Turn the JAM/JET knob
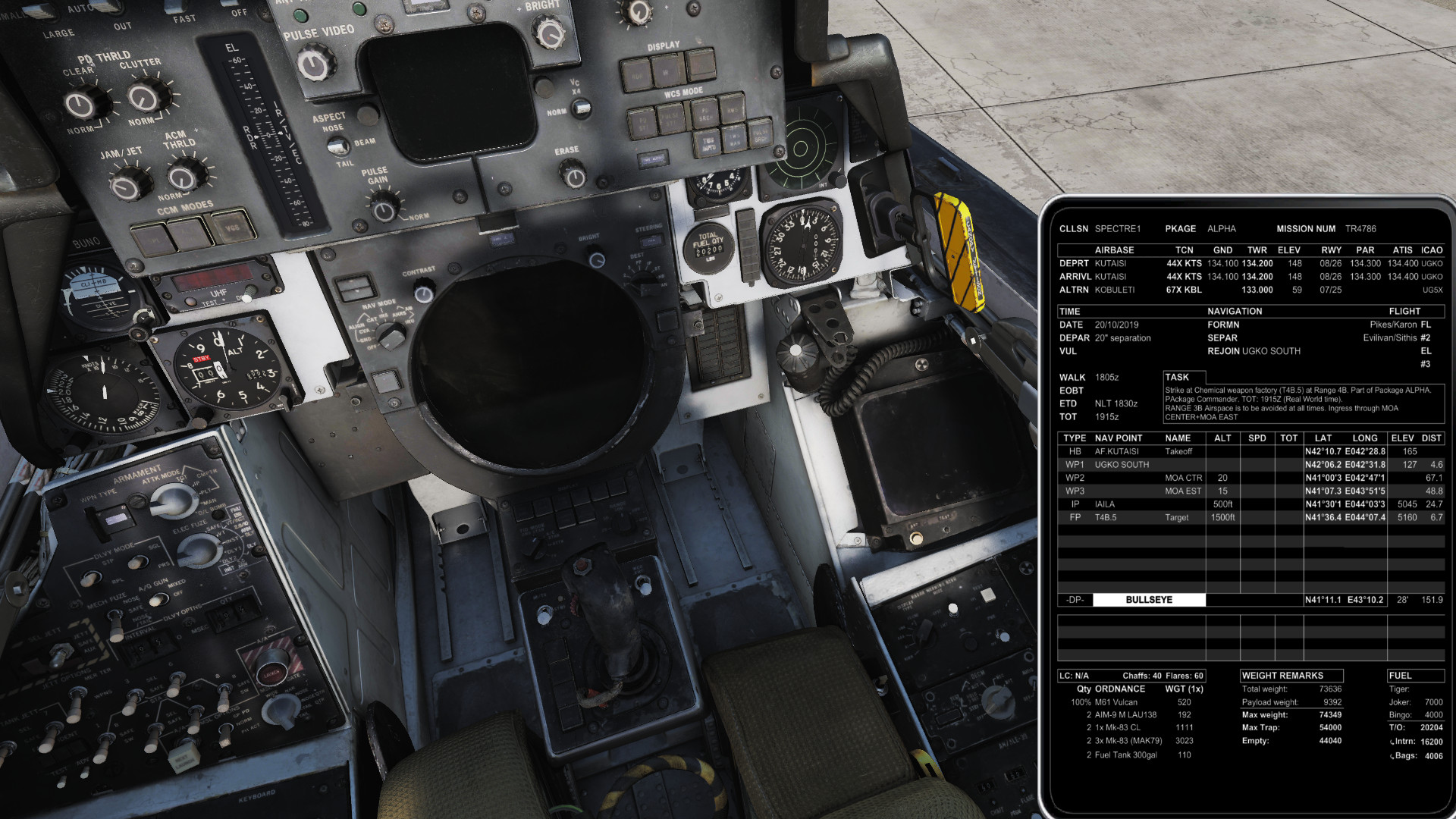Viewport: 1456px width, 819px height. 127,183
